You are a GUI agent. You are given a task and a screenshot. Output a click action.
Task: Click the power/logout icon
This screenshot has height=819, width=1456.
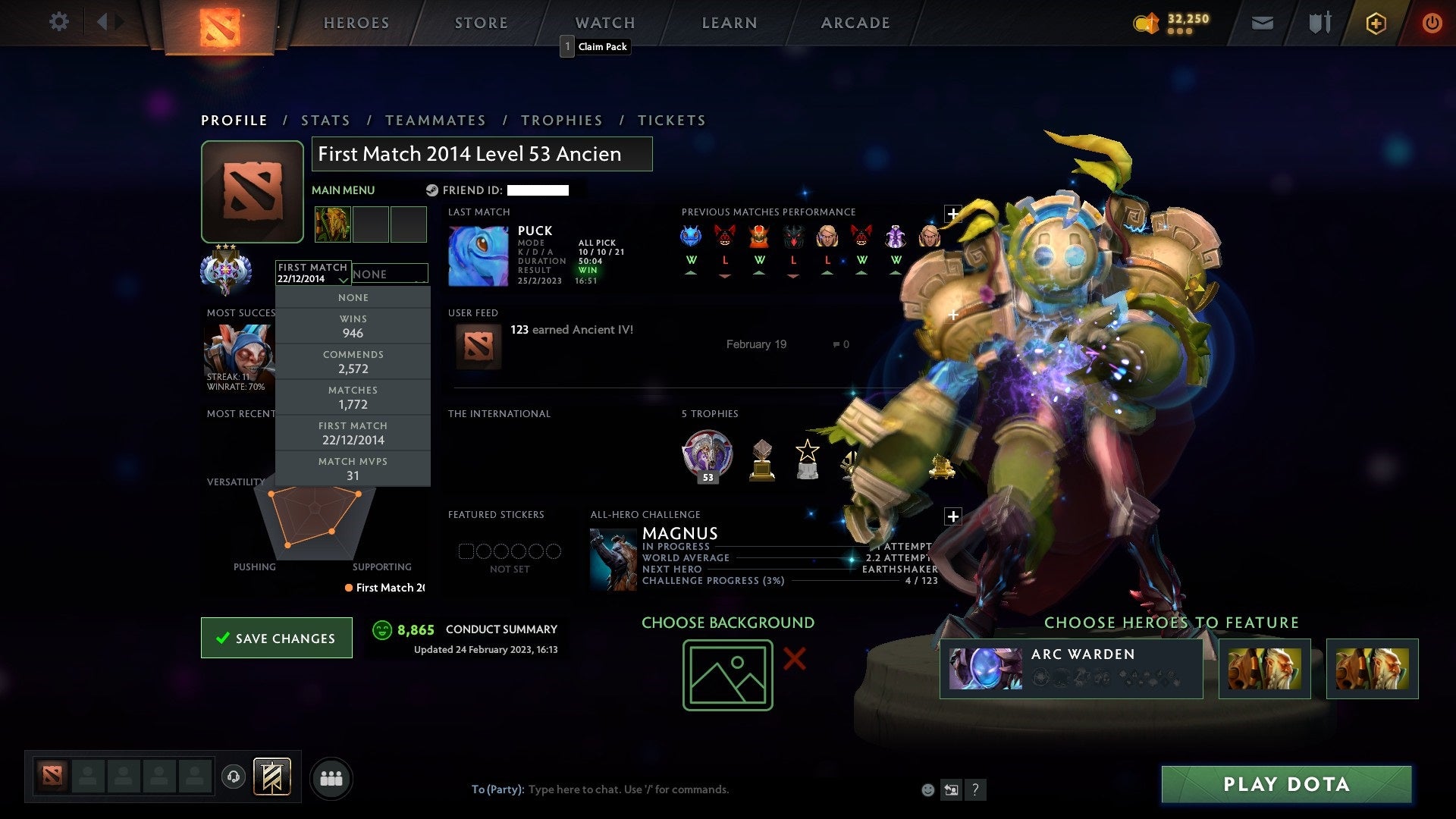click(1432, 23)
